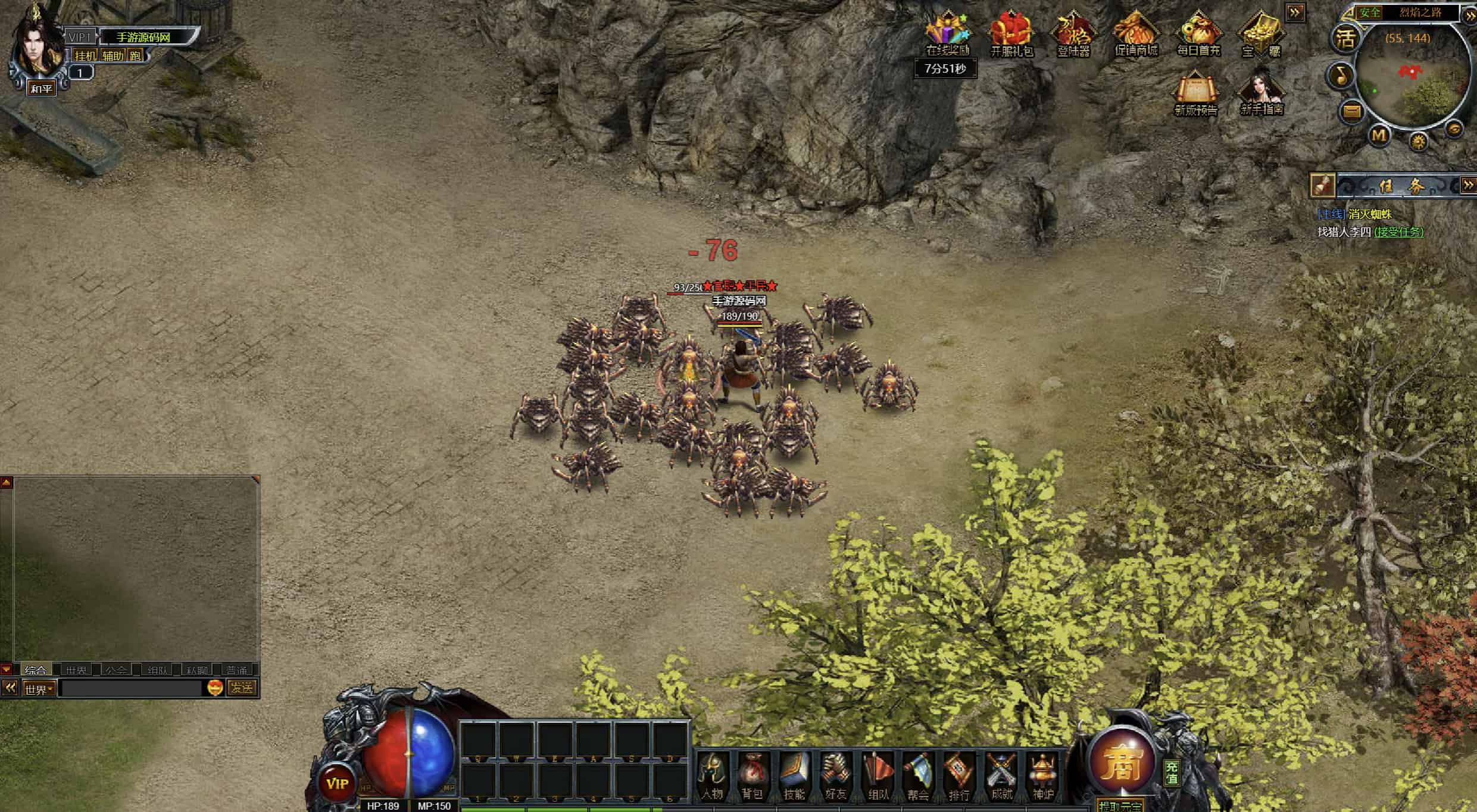
Task: Enable 挂机 auto-battle mode
Action: click(85, 56)
